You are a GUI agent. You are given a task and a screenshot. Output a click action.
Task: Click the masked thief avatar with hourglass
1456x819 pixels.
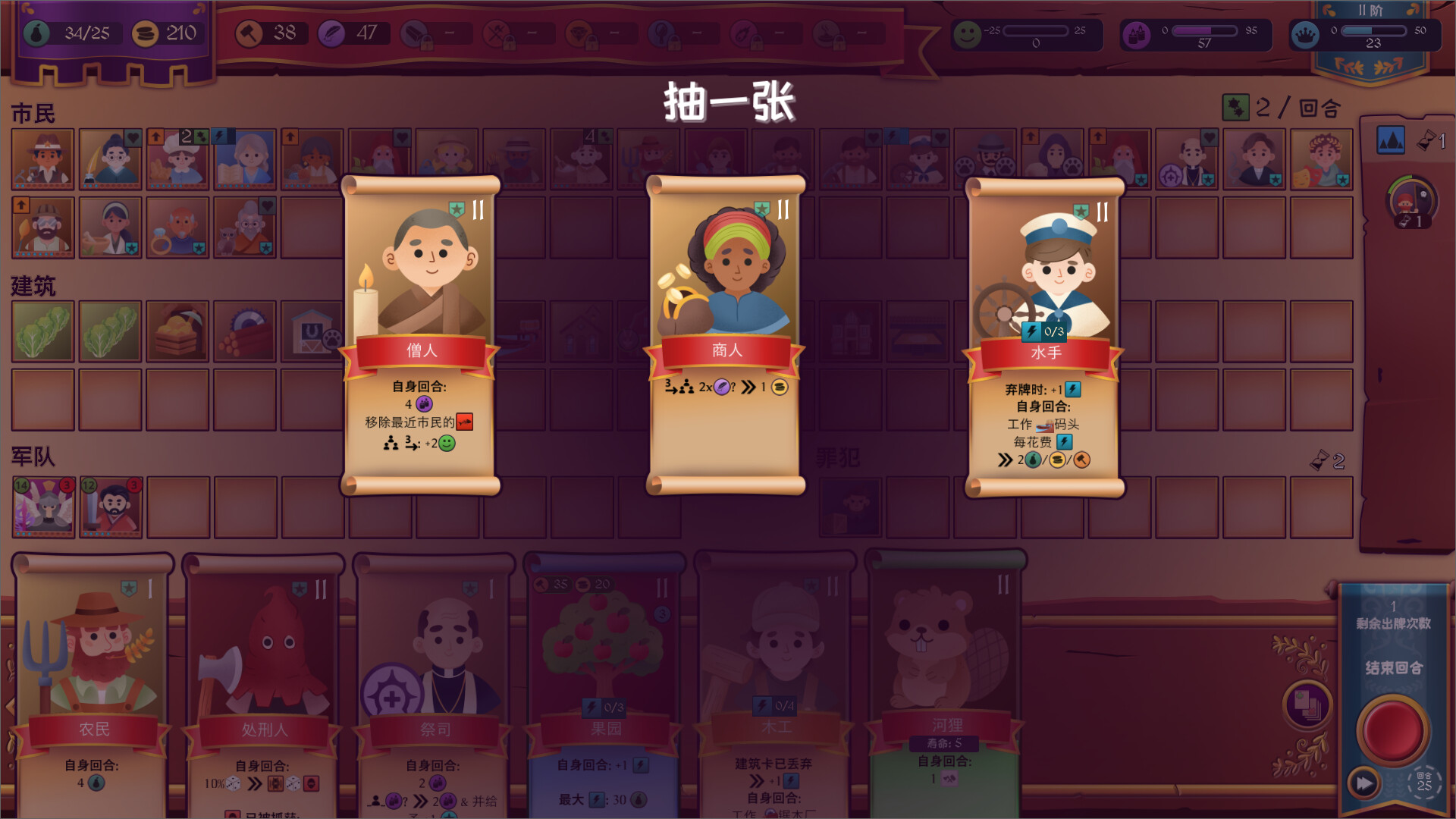pos(1409,201)
